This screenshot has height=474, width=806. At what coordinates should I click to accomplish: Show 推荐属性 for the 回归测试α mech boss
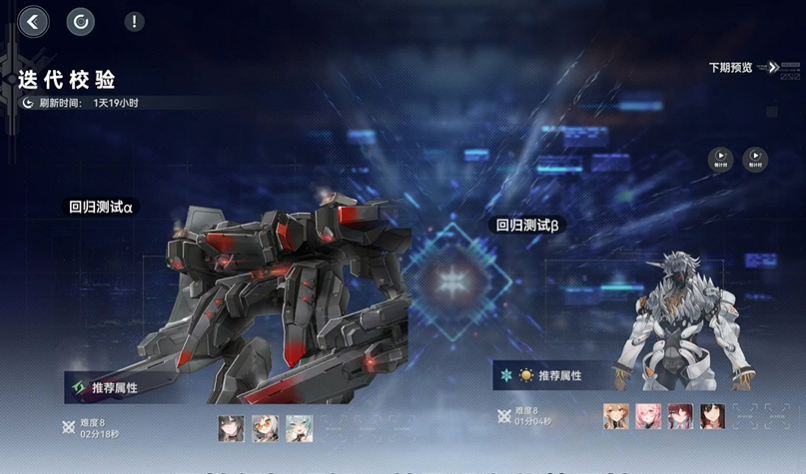click(103, 386)
